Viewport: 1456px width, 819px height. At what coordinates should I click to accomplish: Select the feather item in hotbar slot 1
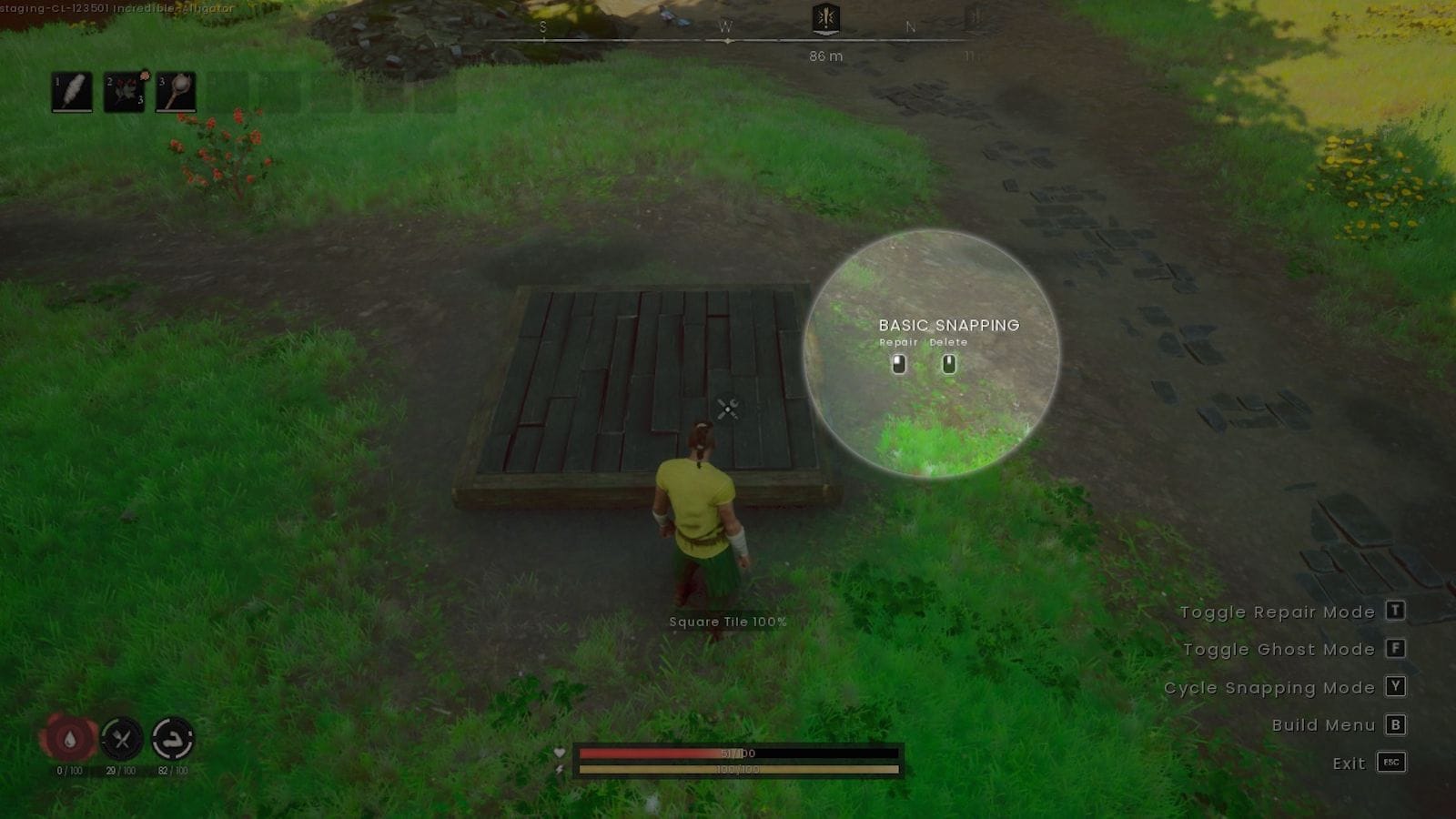[73, 92]
